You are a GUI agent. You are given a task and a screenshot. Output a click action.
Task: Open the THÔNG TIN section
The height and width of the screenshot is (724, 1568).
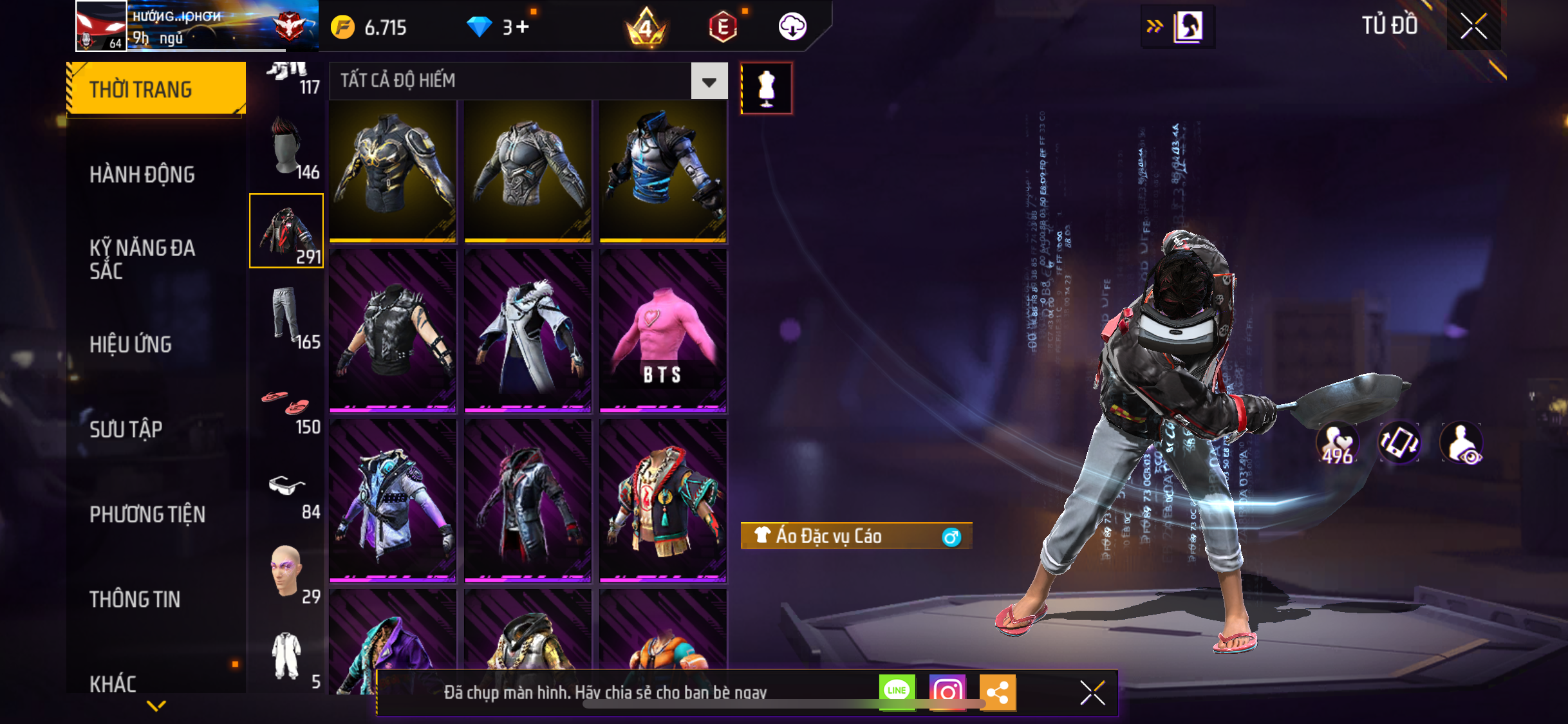[x=135, y=599]
